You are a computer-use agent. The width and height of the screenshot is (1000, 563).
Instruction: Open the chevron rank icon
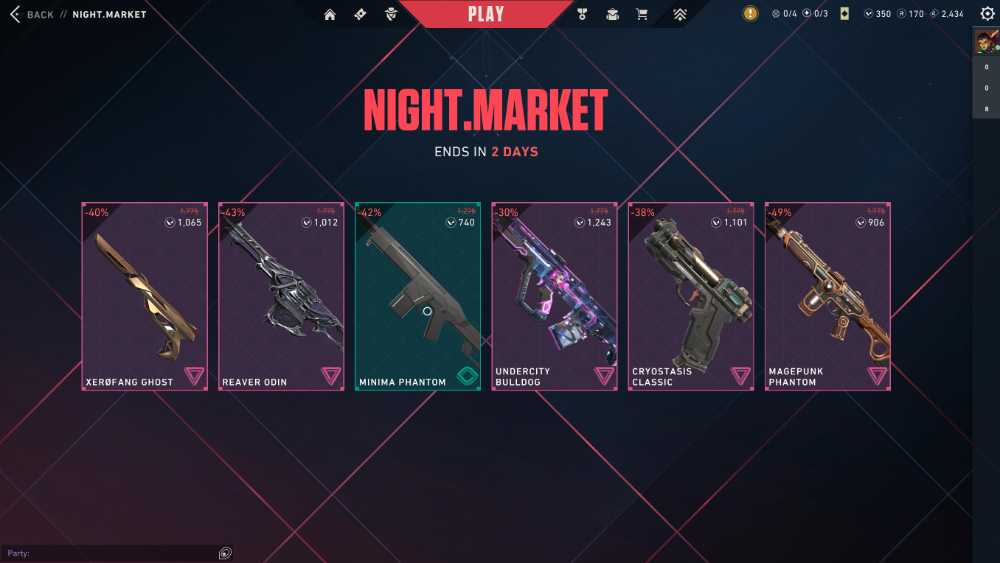coord(680,14)
